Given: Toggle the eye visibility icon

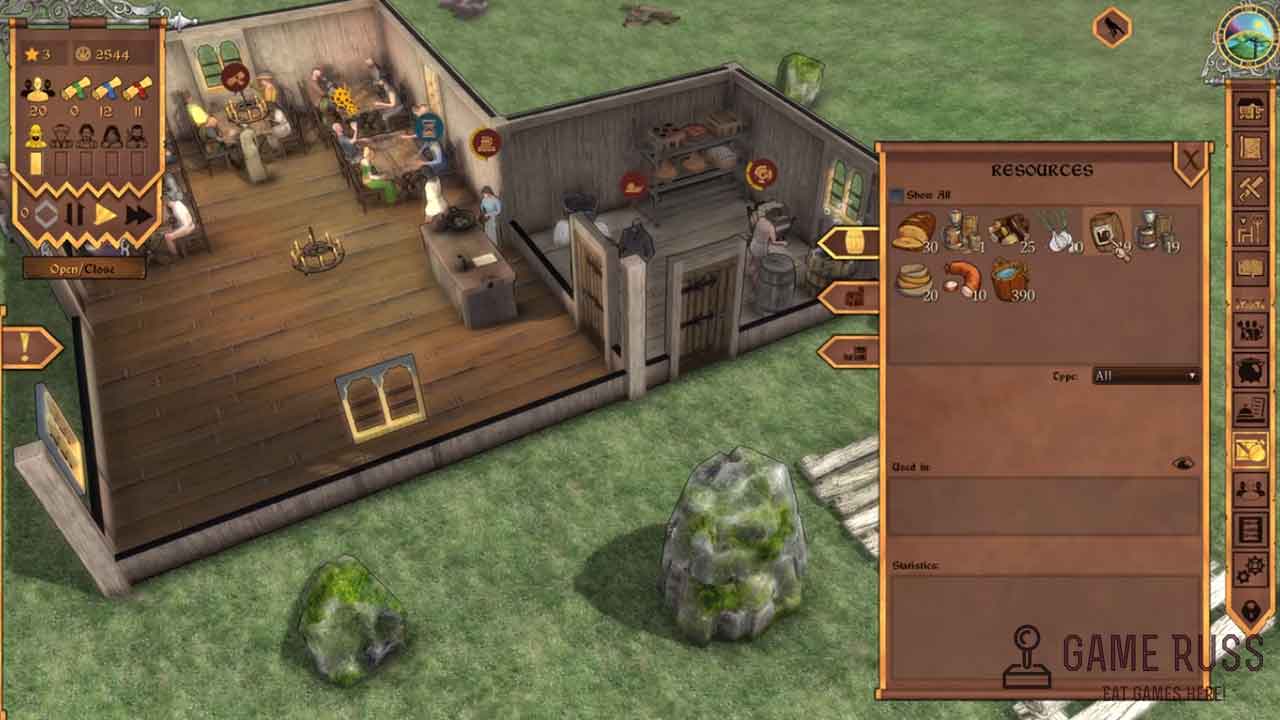Looking at the screenshot, I should click(x=1182, y=464).
